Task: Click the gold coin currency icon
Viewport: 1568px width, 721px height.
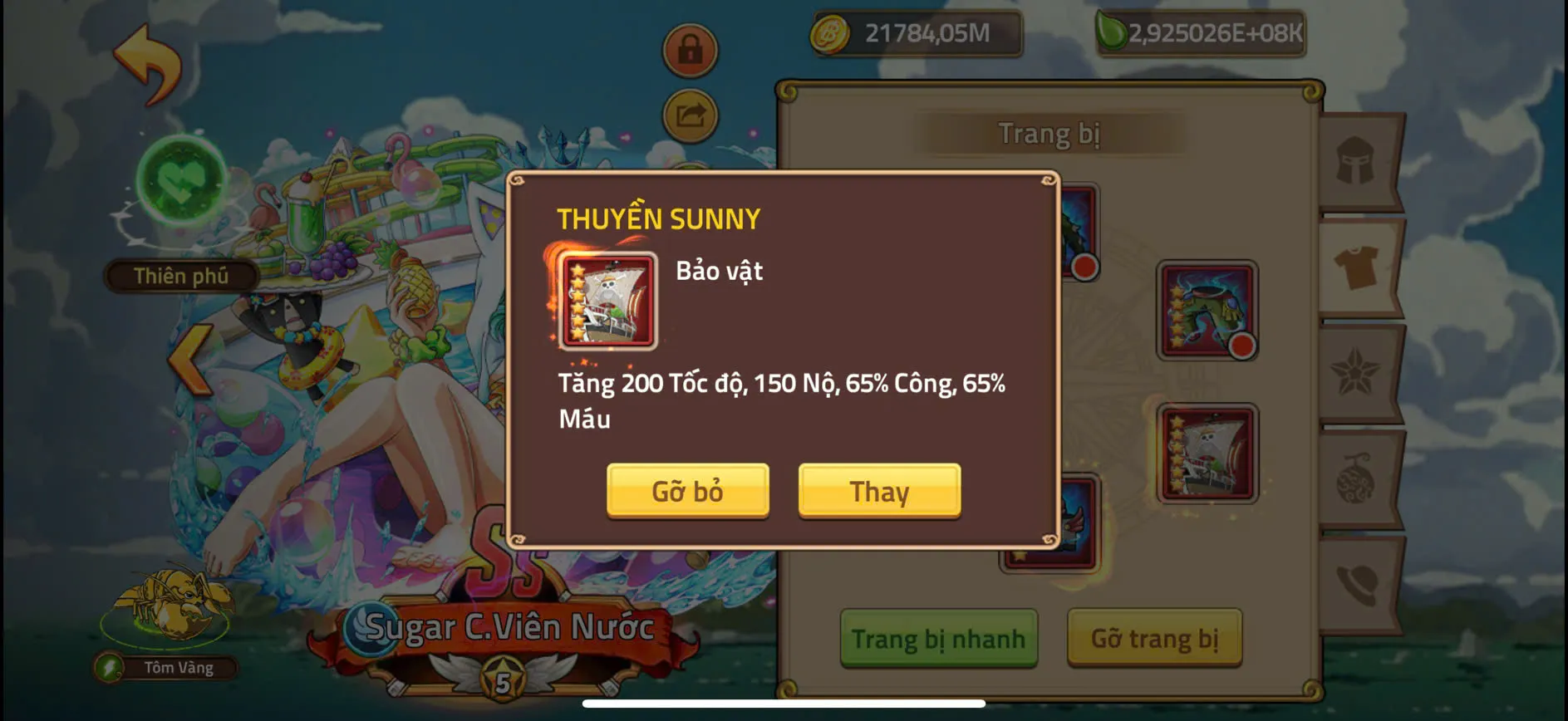Action: (829, 35)
